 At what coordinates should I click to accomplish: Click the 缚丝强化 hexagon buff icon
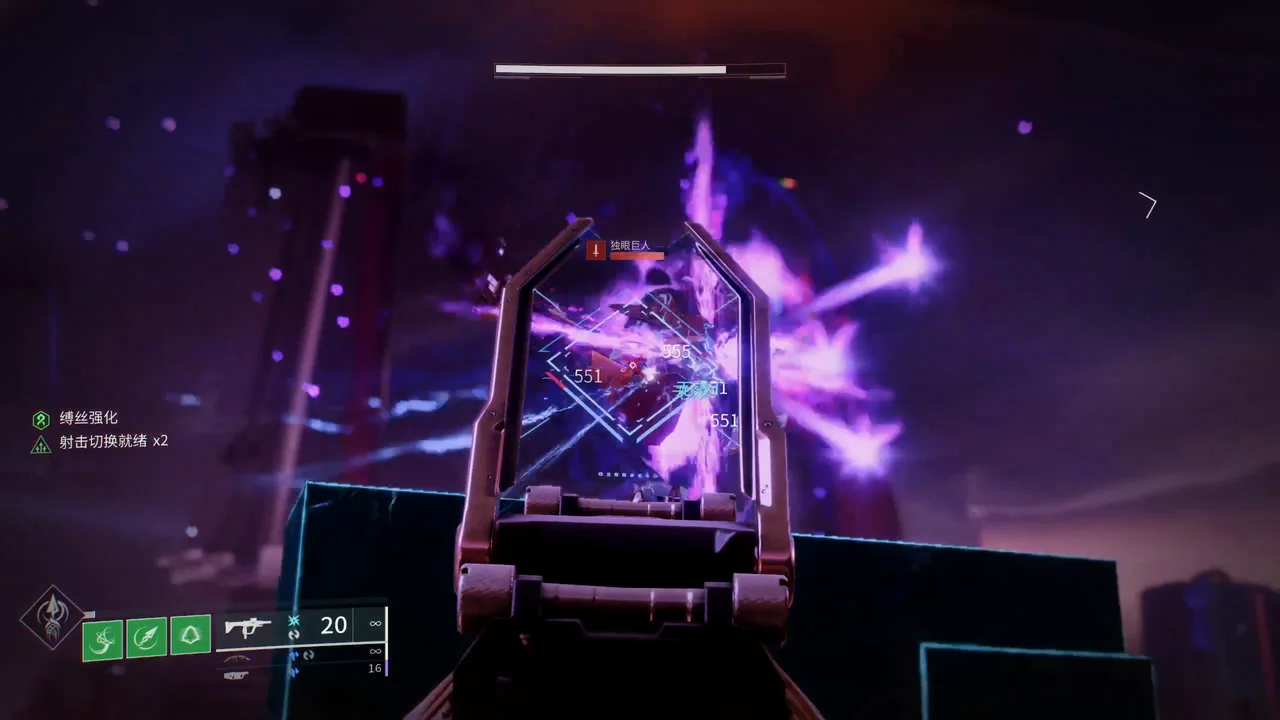coord(41,420)
